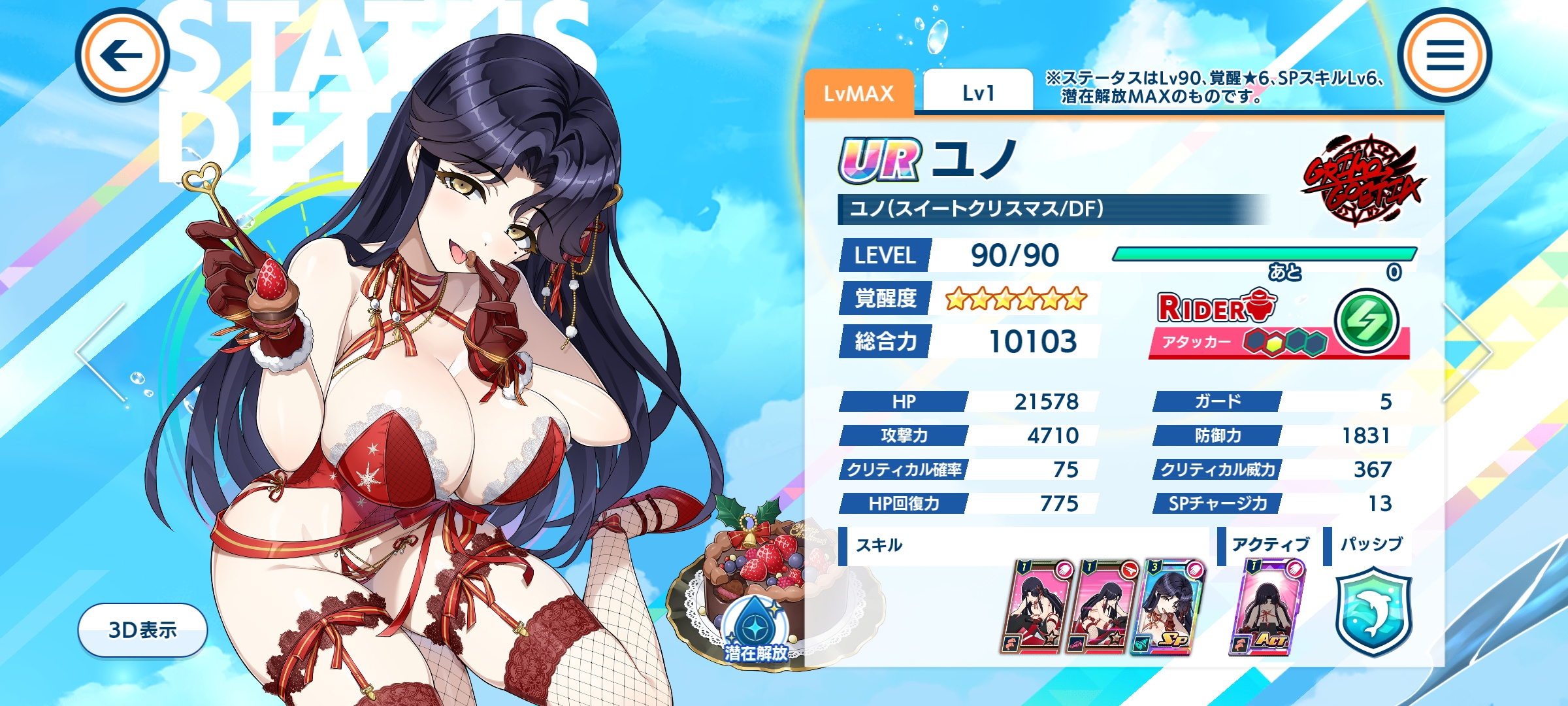Inspect the dolphin shield passive icon
This screenshot has height=706, width=1568.
[1373, 611]
